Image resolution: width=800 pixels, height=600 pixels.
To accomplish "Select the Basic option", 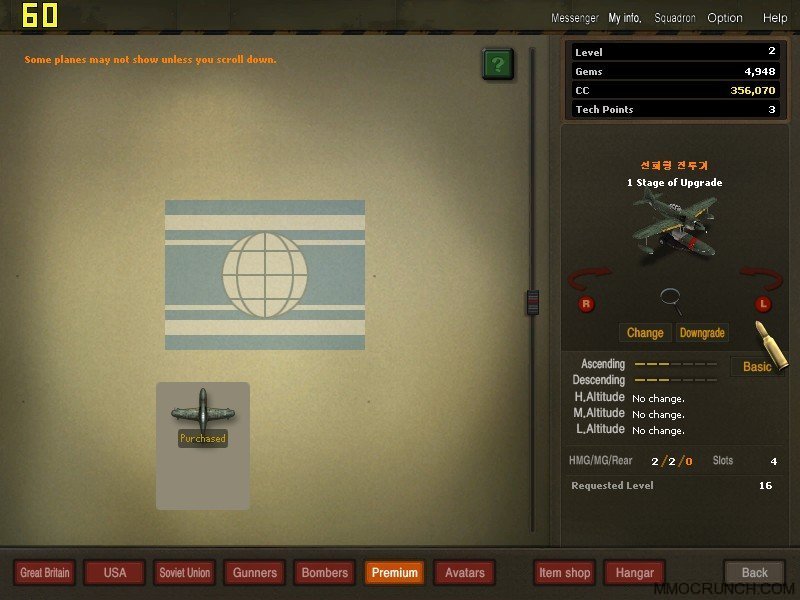I will (756, 367).
